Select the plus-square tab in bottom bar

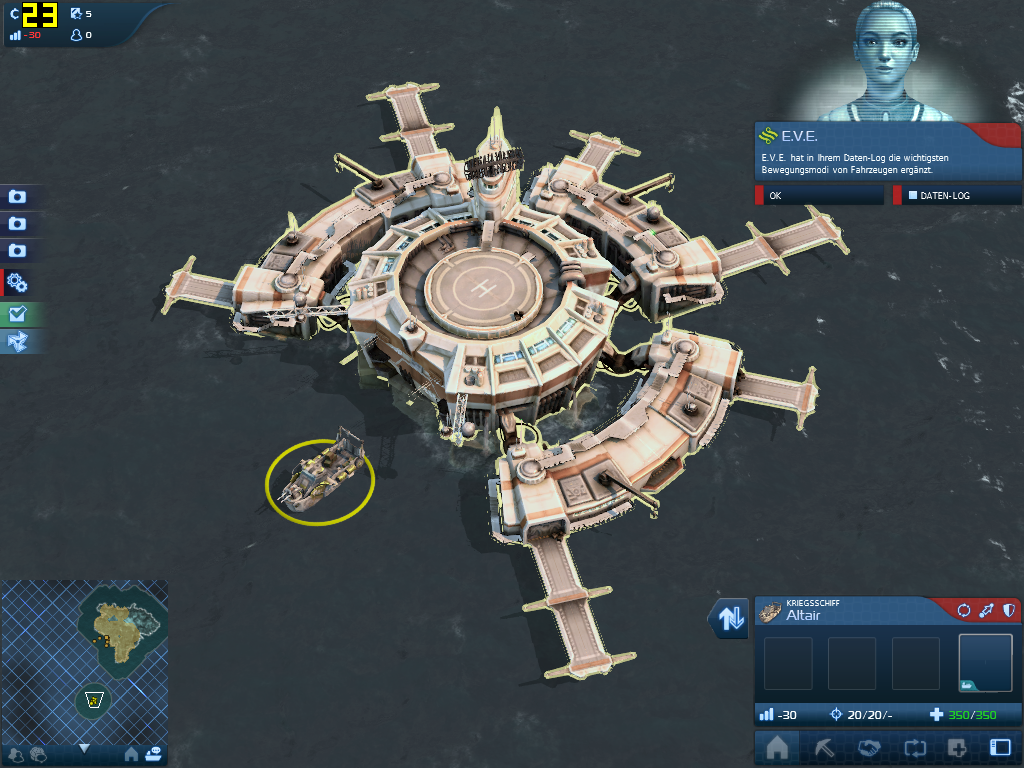pos(957,748)
